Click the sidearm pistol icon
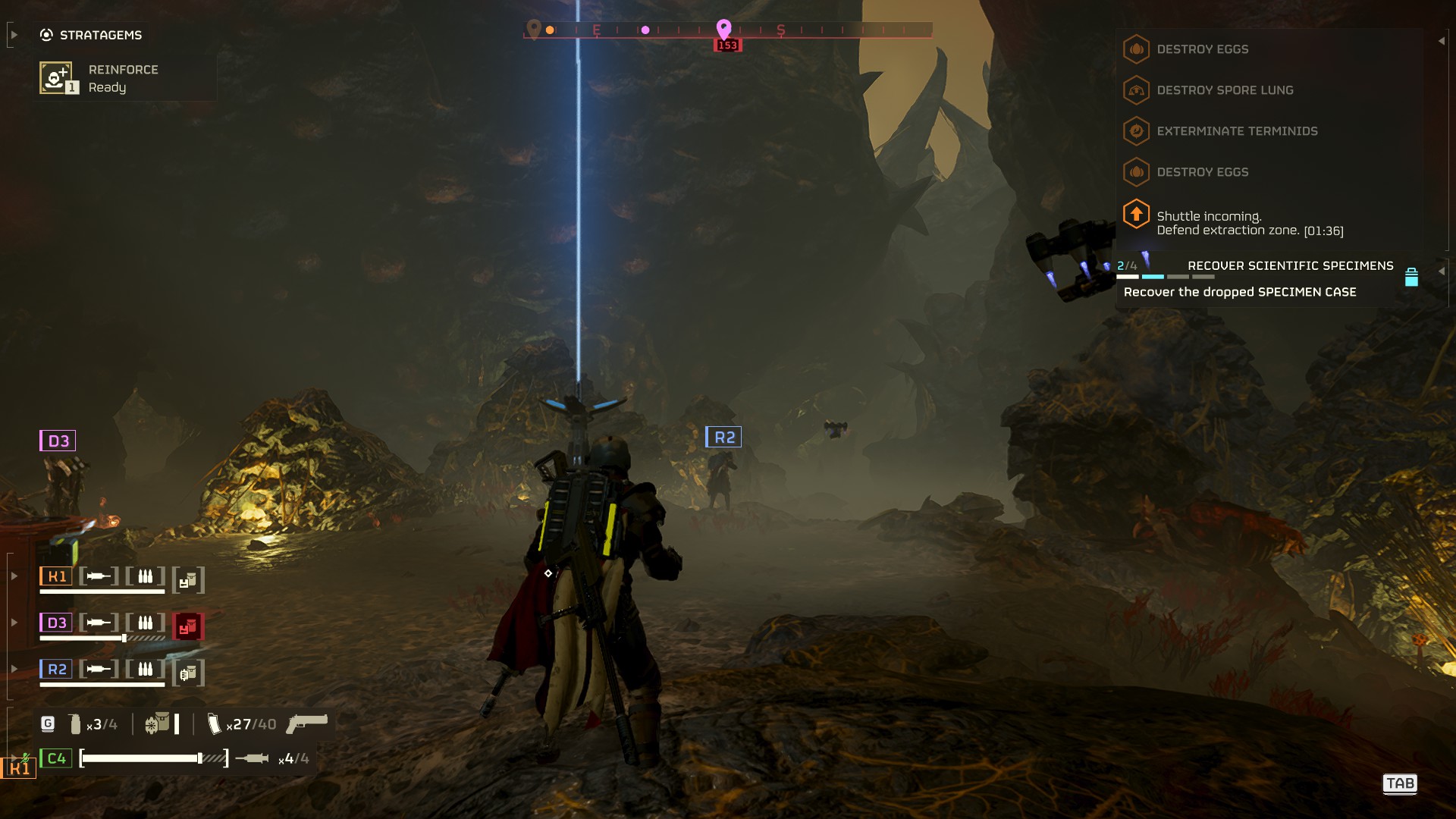This screenshot has width=1456, height=819. 306,725
